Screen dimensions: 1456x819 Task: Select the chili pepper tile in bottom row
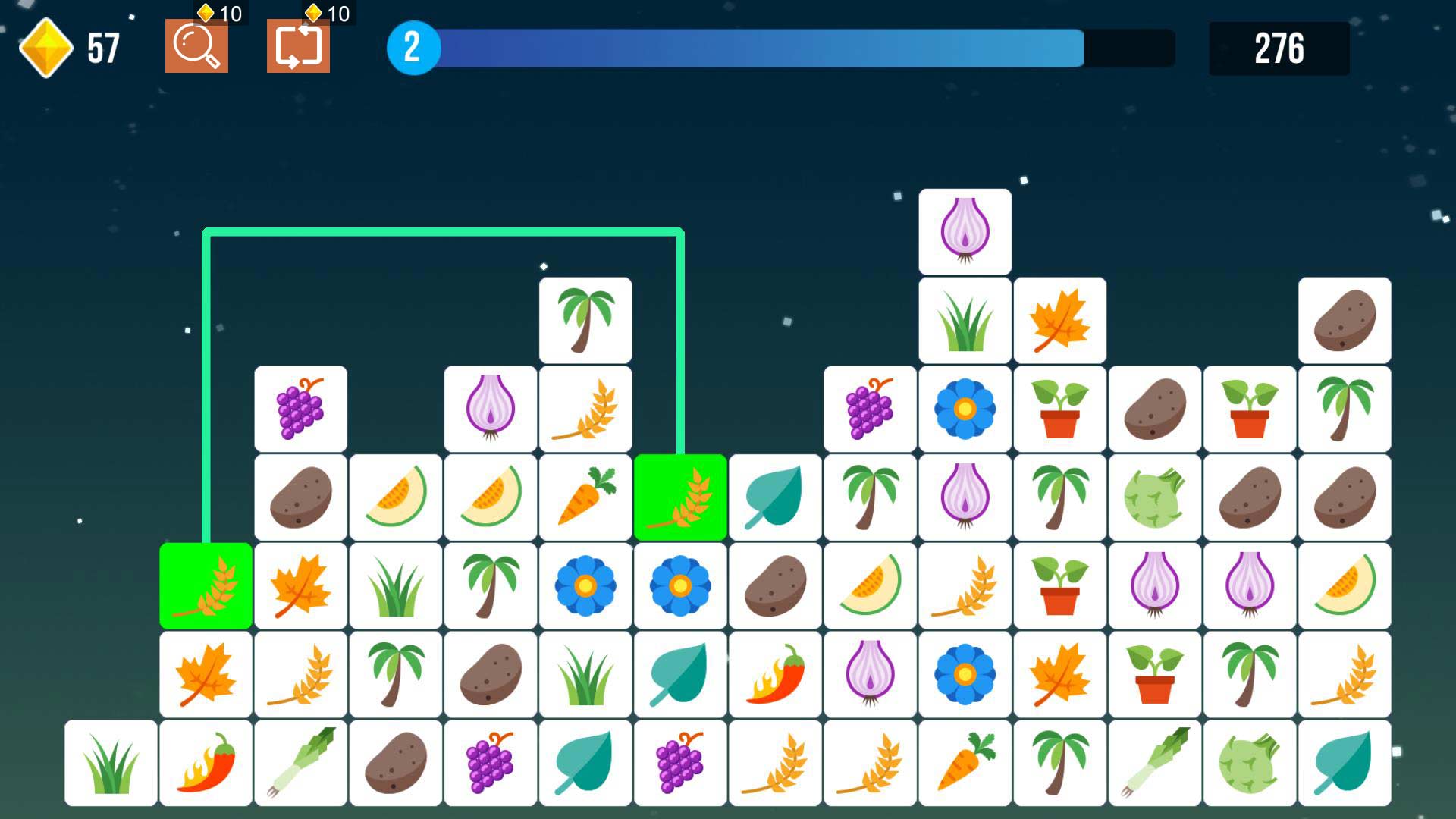click(x=205, y=762)
